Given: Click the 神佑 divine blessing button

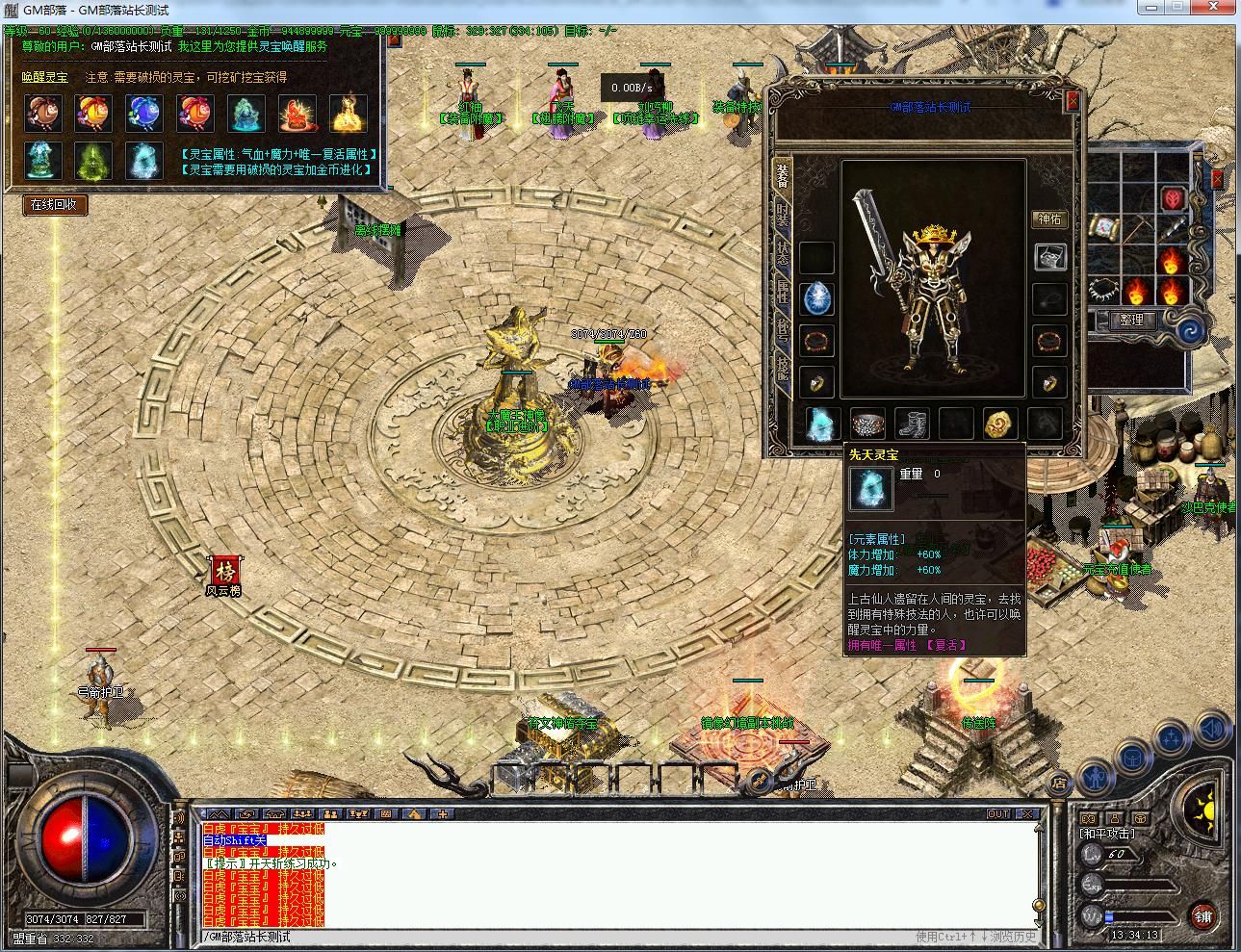Looking at the screenshot, I should pos(1049,219).
